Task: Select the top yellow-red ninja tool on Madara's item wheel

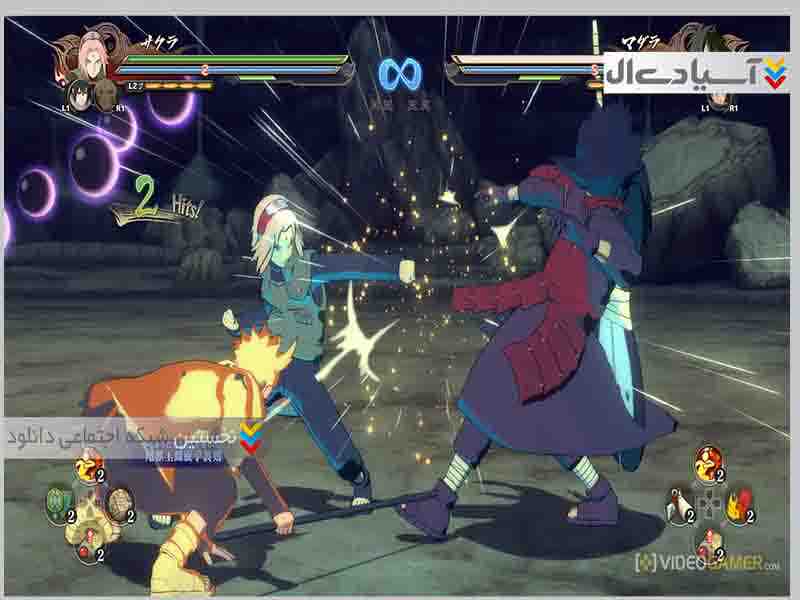Action: 709,463
